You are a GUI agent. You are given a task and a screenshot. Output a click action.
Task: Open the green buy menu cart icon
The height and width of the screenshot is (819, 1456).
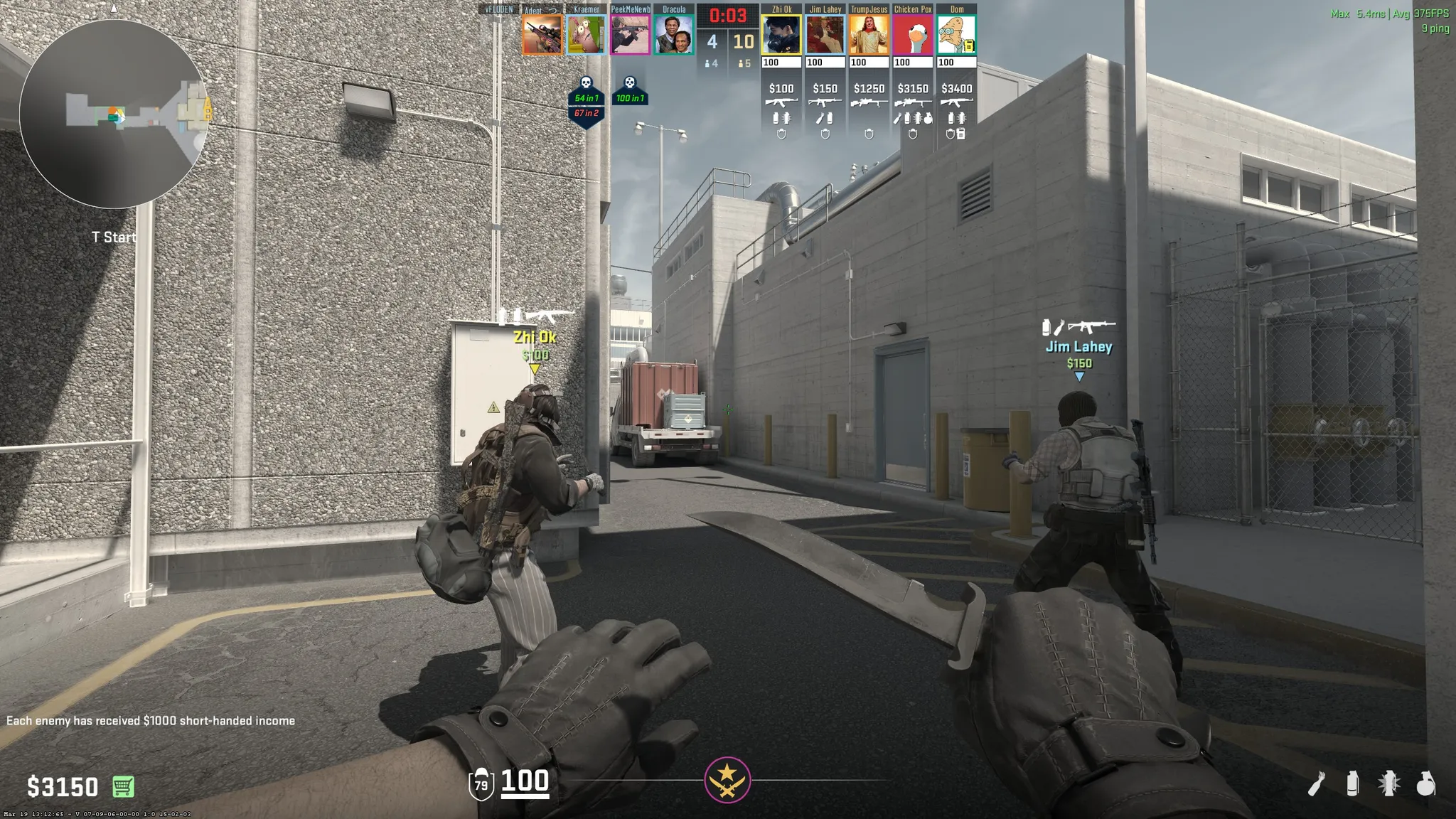(123, 786)
